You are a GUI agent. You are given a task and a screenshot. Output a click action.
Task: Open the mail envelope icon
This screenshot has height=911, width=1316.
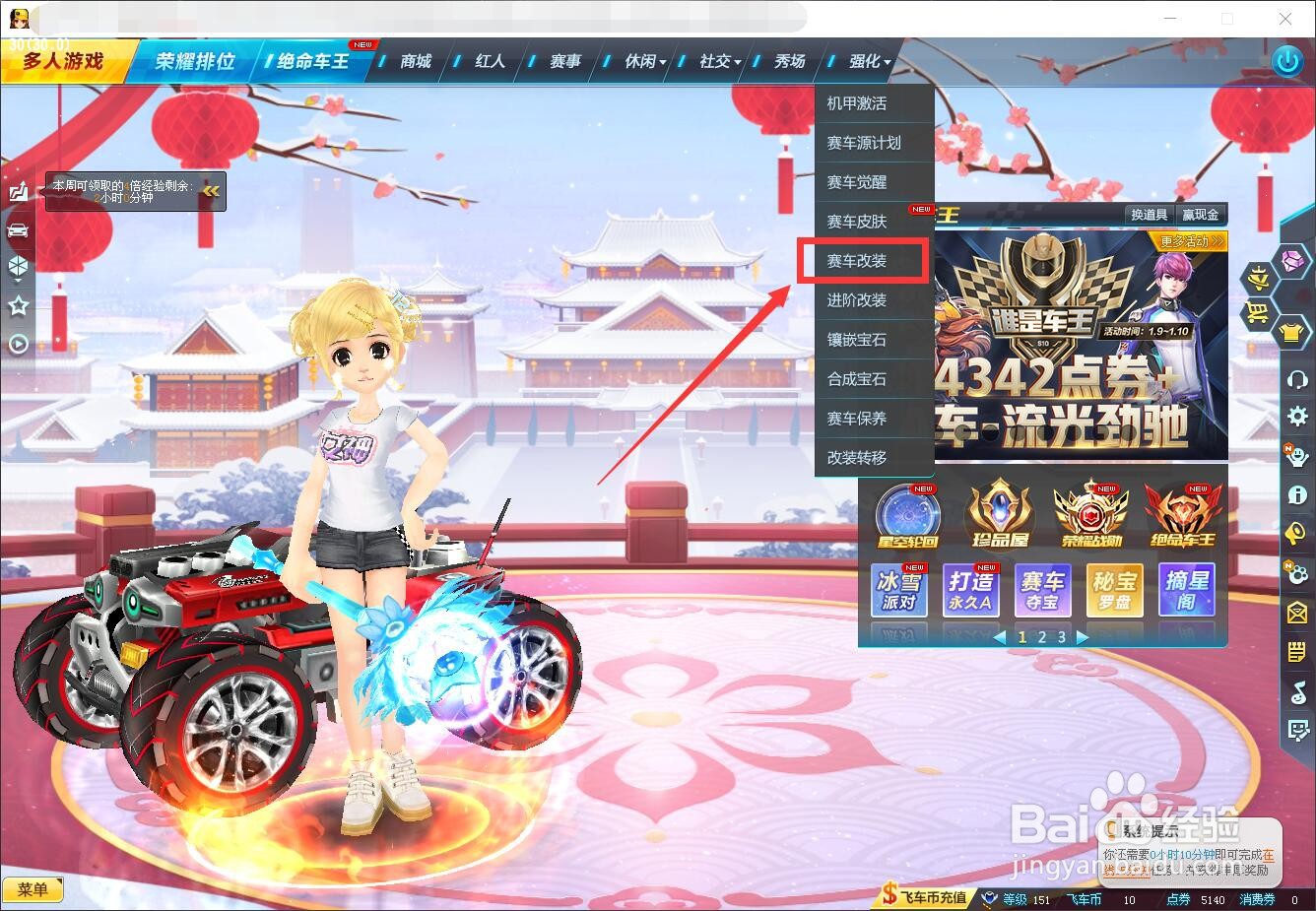[x=1296, y=613]
